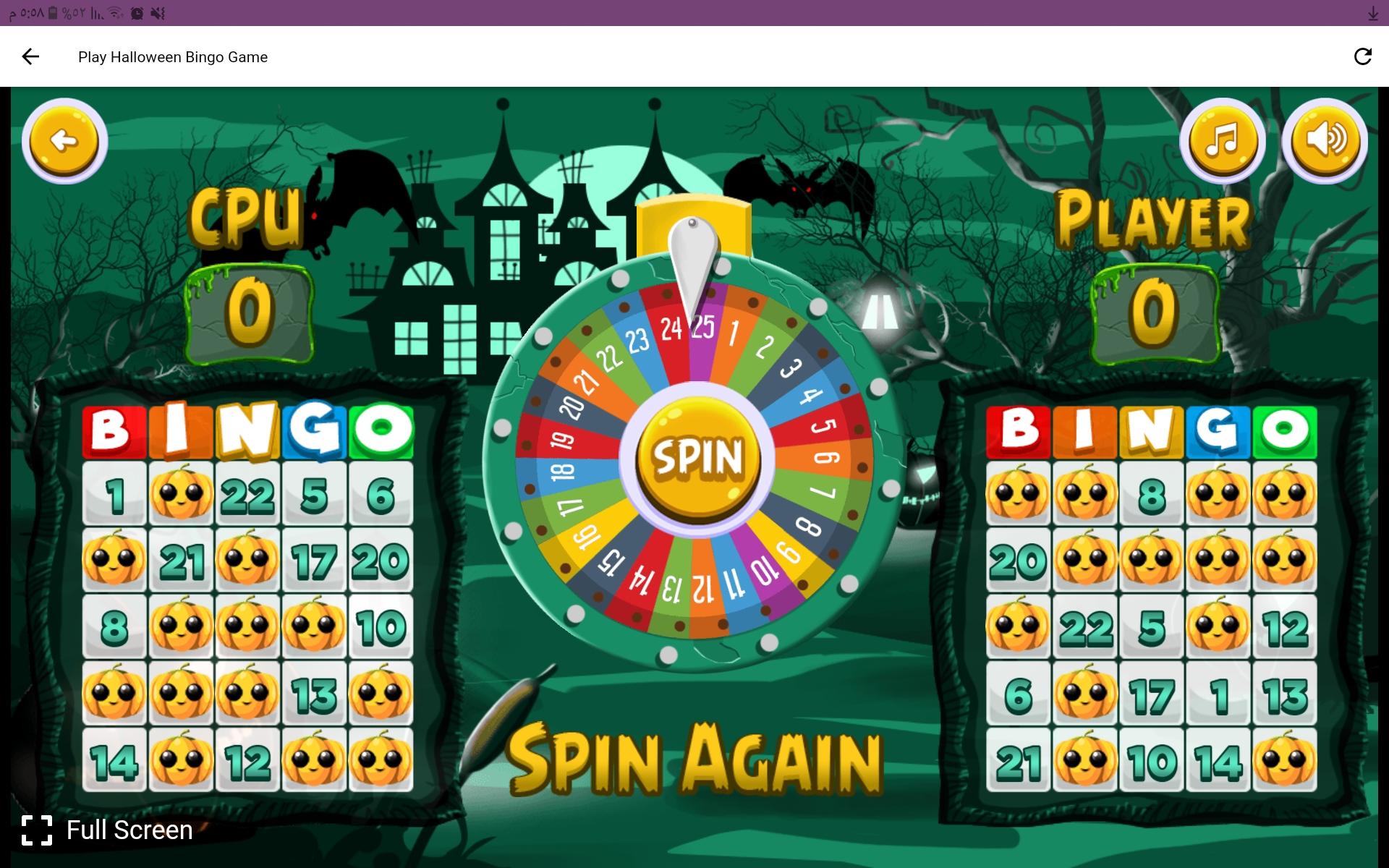Click the CPU score box showing 0

[x=252, y=311]
